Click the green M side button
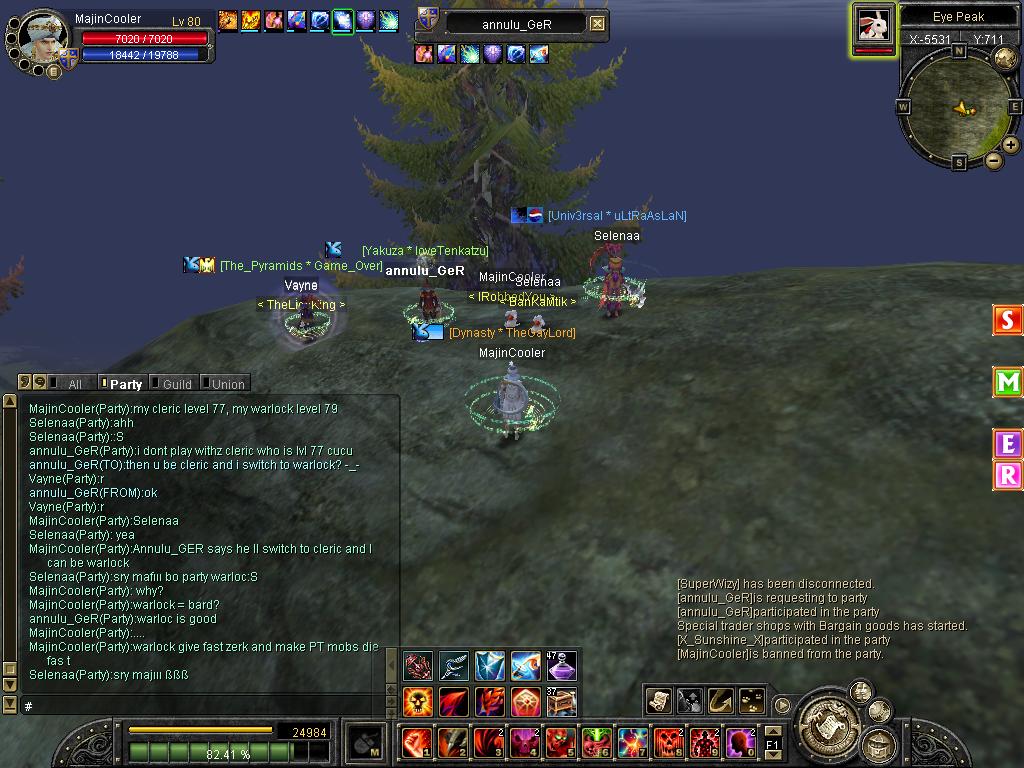Viewport: 1024px width, 768px height. pyautogui.click(x=1007, y=382)
